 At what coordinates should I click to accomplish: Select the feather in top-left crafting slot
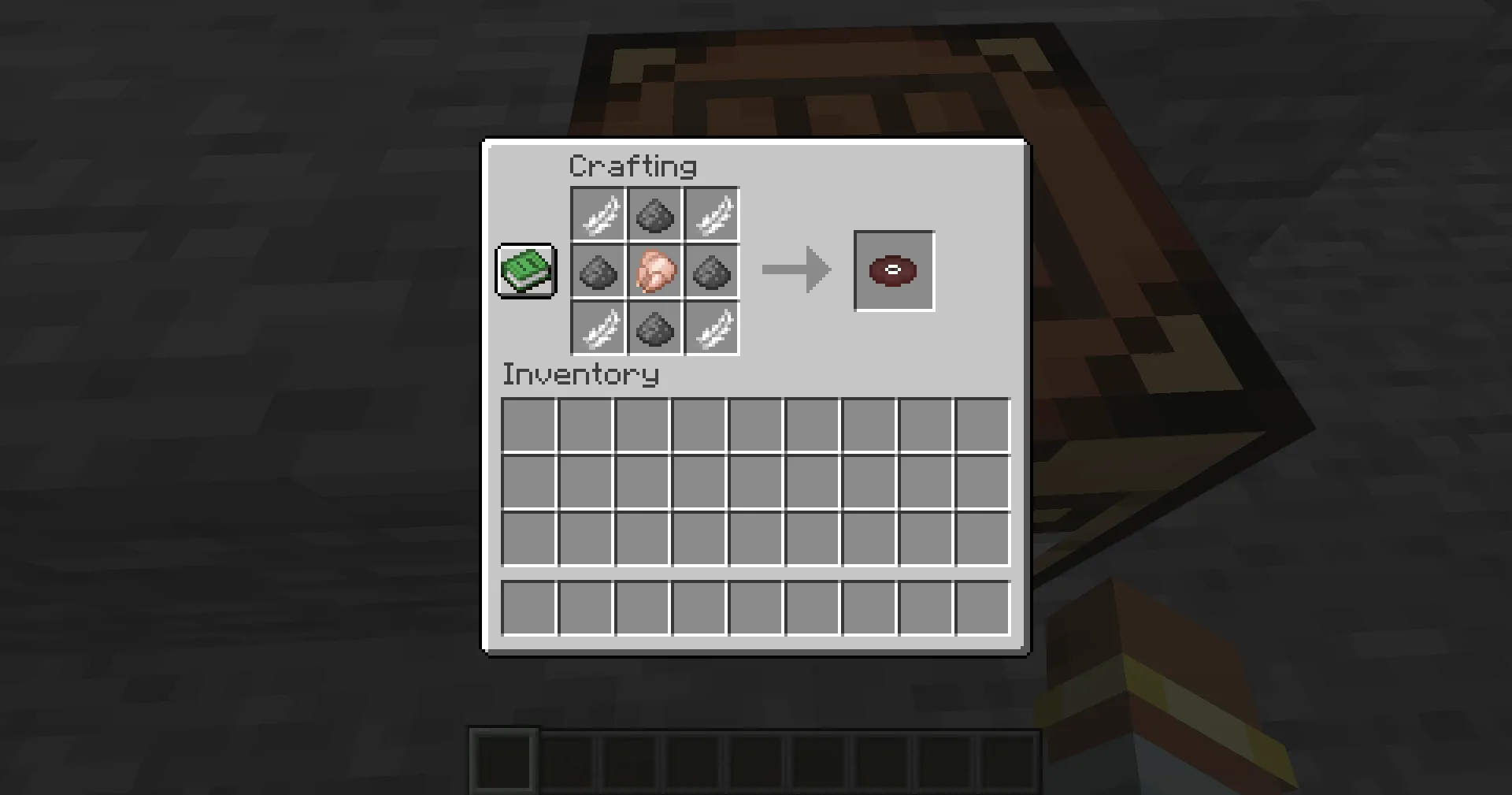[x=598, y=214]
